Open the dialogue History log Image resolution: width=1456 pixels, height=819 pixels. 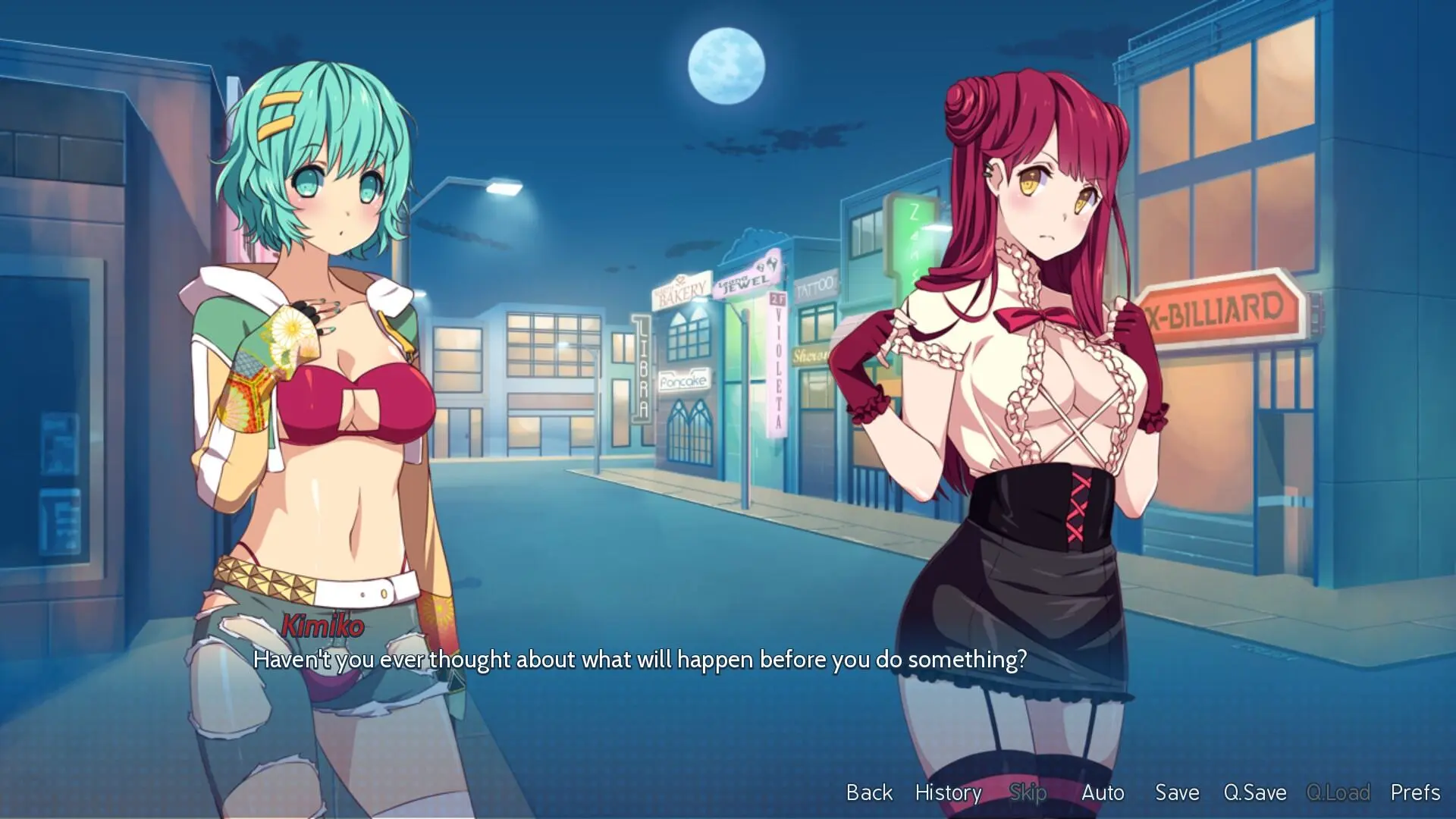pyautogui.click(x=948, y=792)
